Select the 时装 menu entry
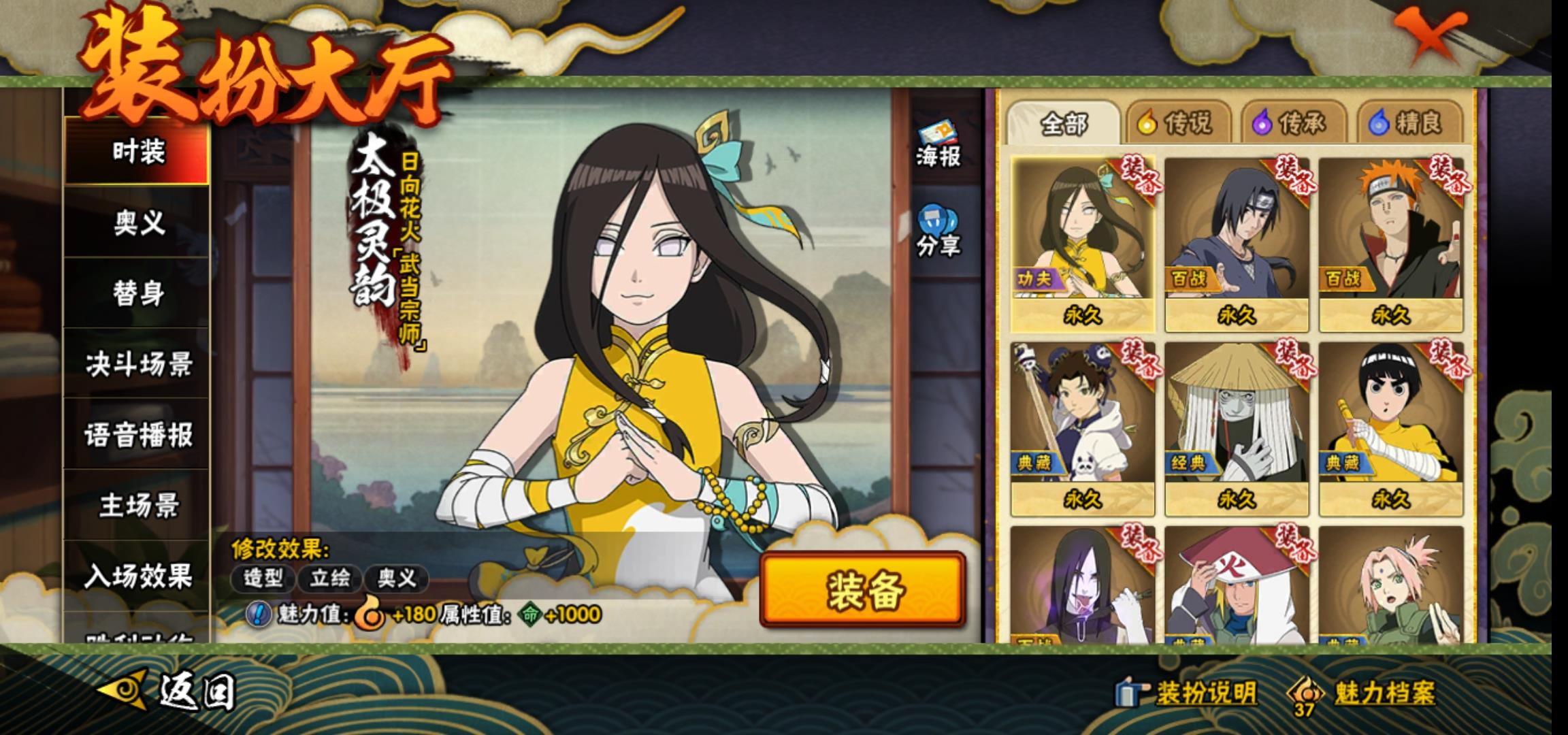The height and width of the screenshot is (735, 1568). click(x=137, y=151)
